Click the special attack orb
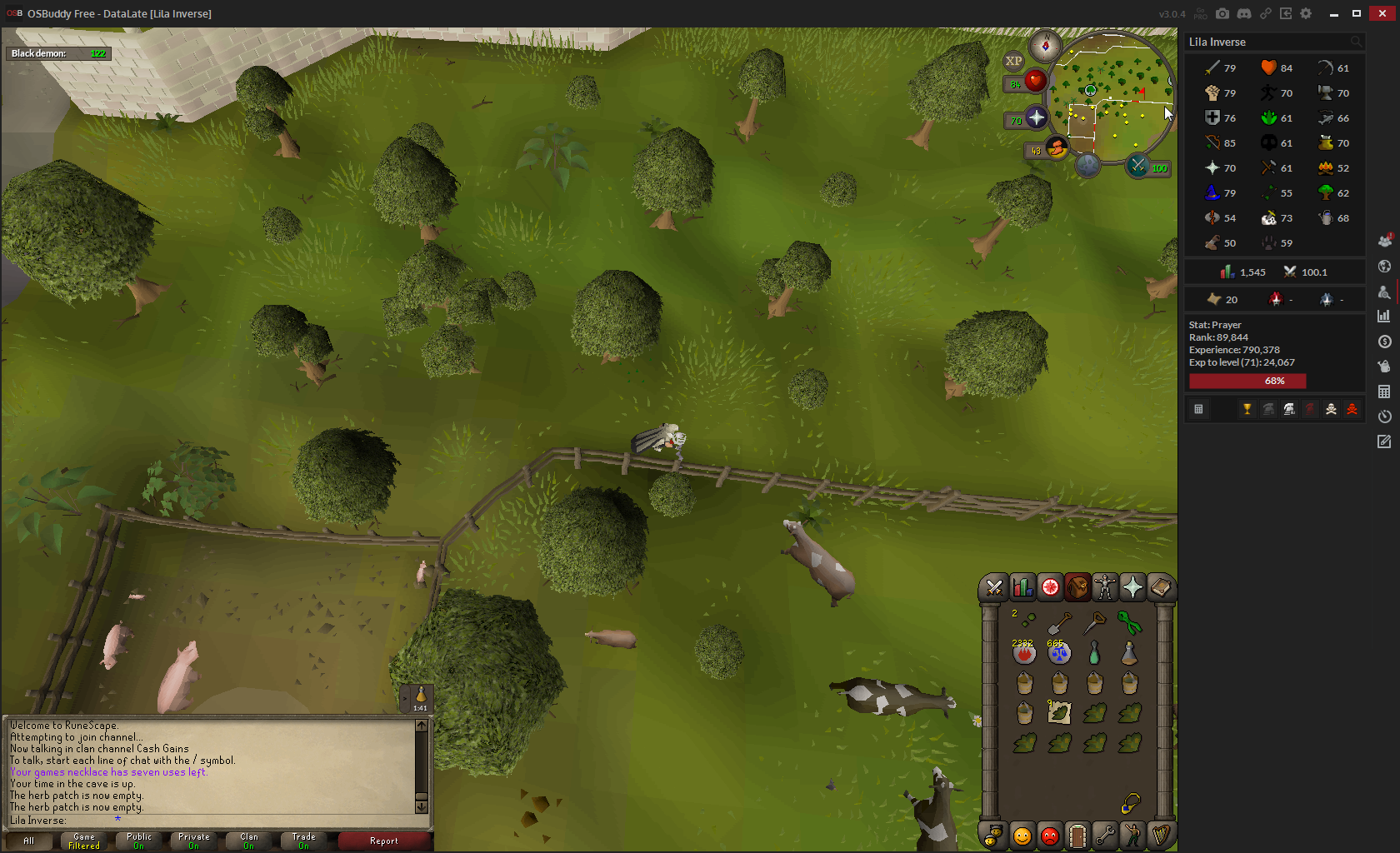The width and height of the screenshot is (1400, 853). [1138, 167]
